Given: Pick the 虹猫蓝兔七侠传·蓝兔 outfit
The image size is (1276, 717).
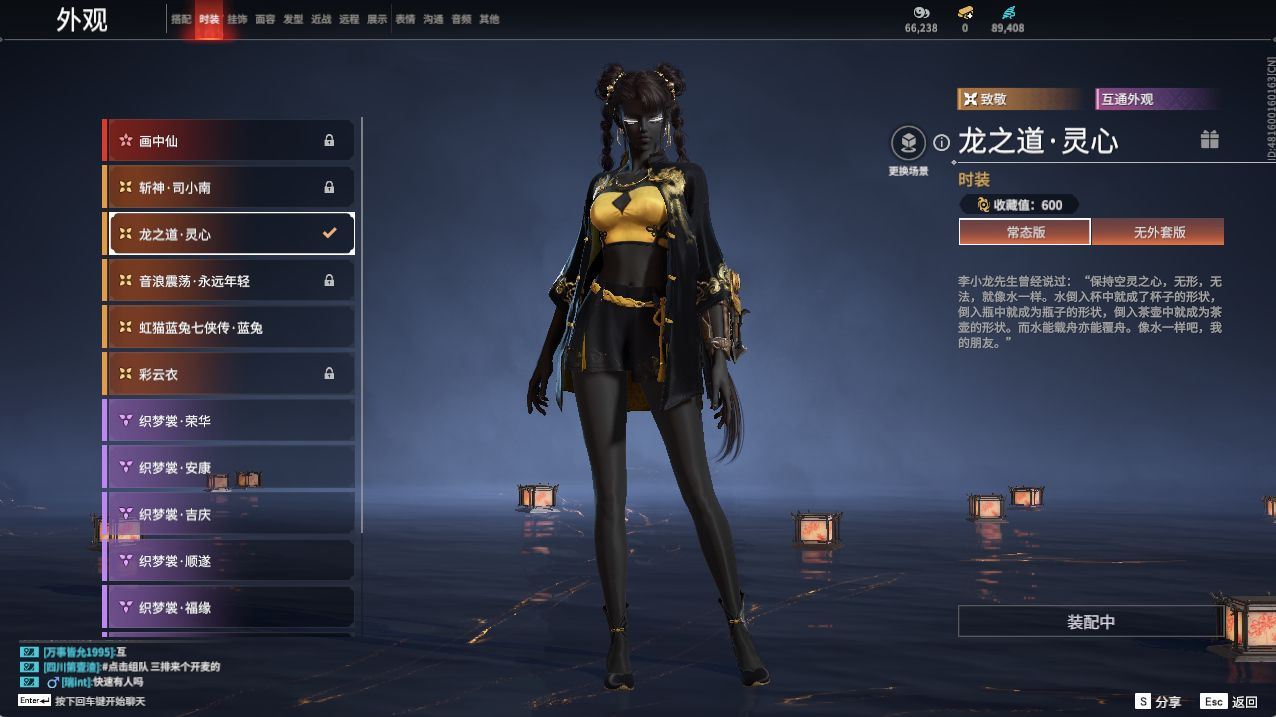Looking at the screenshot, I should pos(229,327).
